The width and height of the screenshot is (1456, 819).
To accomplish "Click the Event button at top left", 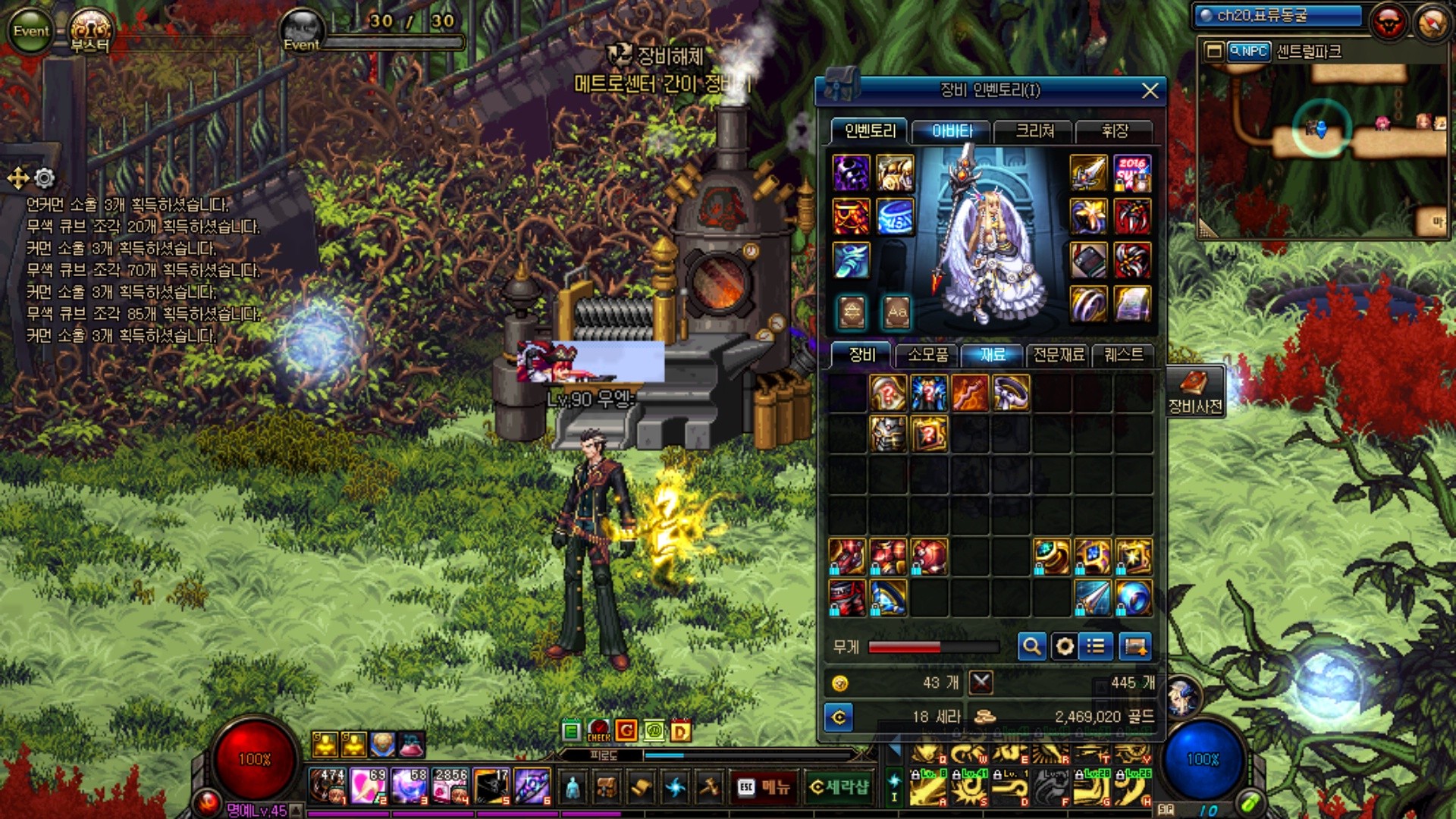I will (x=30, y=30).
